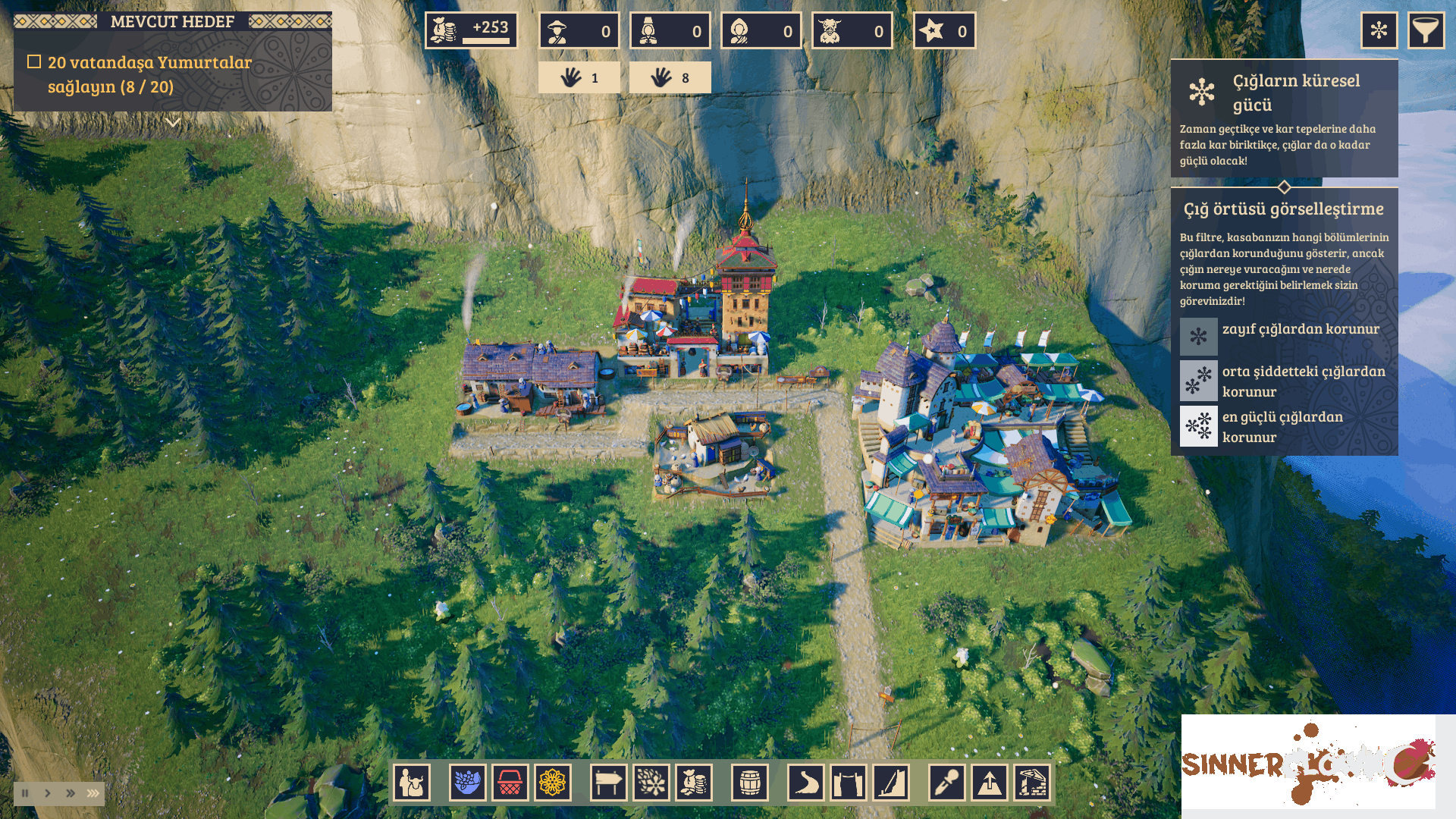Viewport: 1456px width, 819px height.
Task: Open the villager and yak build category
Action: 412,782
